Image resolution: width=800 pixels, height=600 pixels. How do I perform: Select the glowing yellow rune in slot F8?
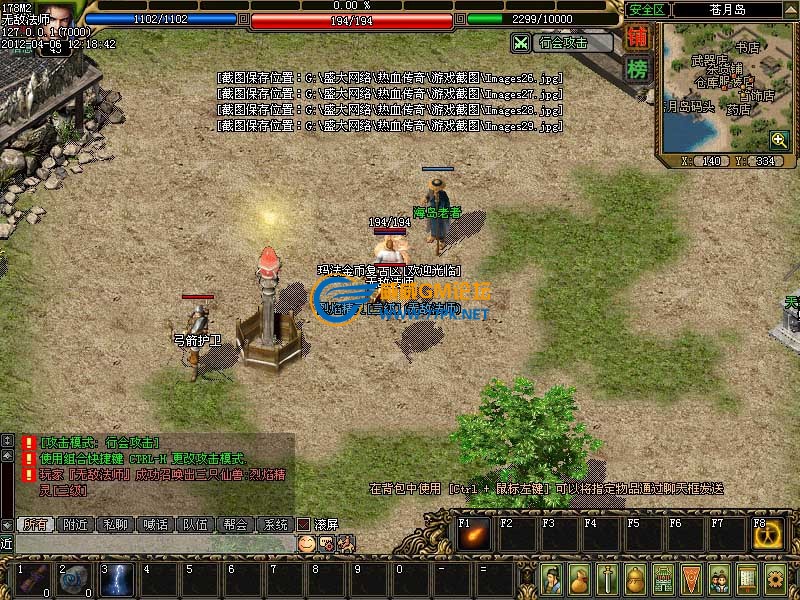point(770,535)
